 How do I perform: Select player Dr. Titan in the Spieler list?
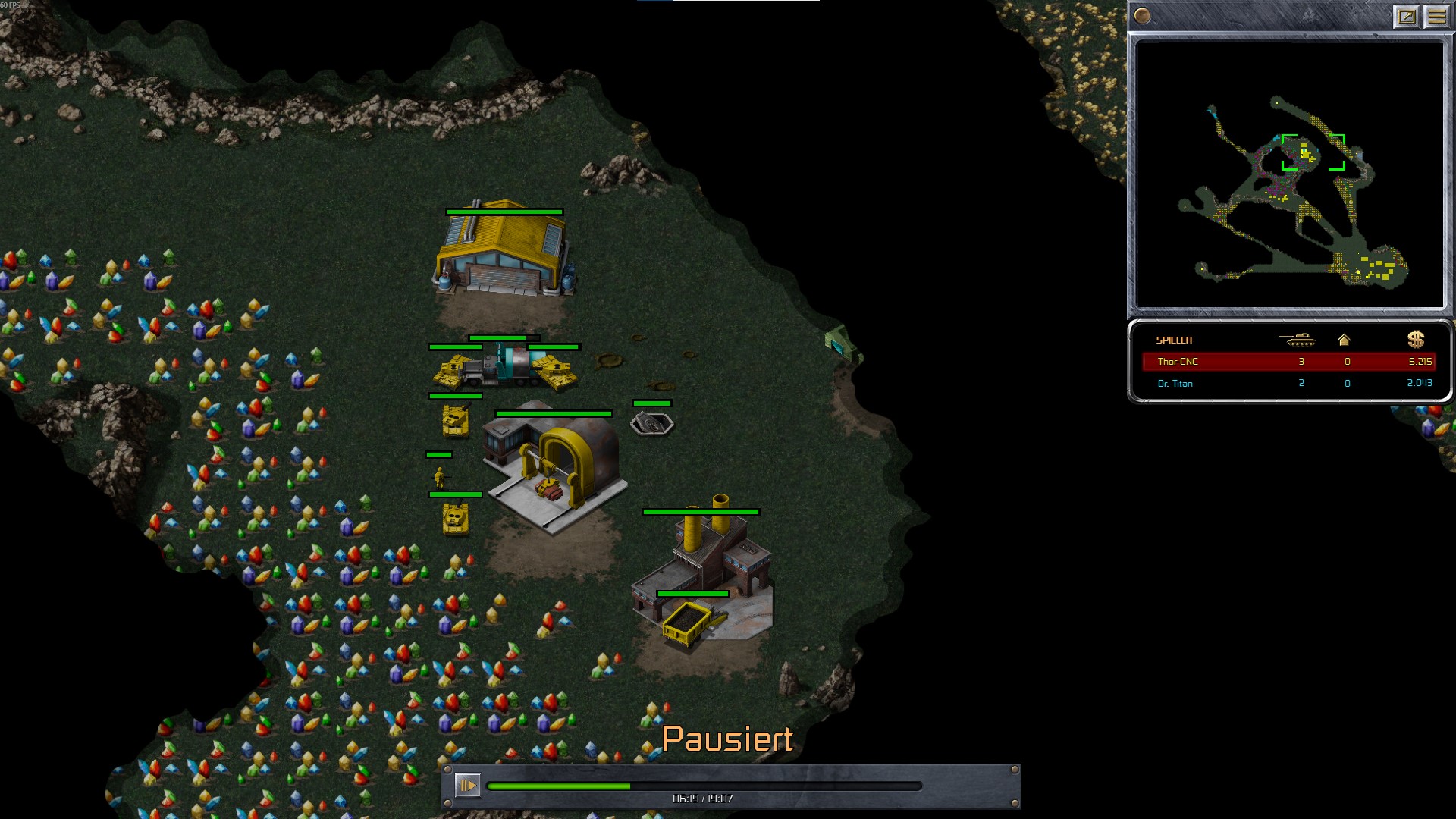tap(1175, 384)
